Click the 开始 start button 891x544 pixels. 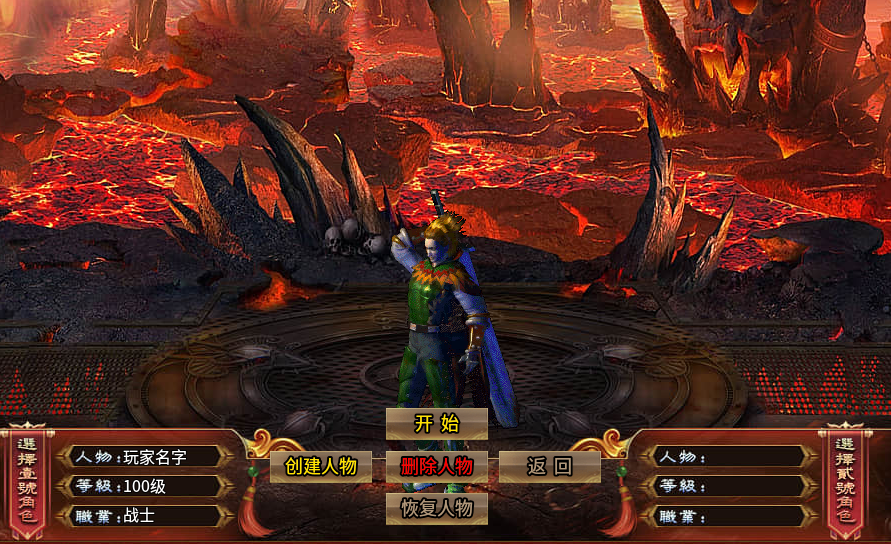(437, 424)
